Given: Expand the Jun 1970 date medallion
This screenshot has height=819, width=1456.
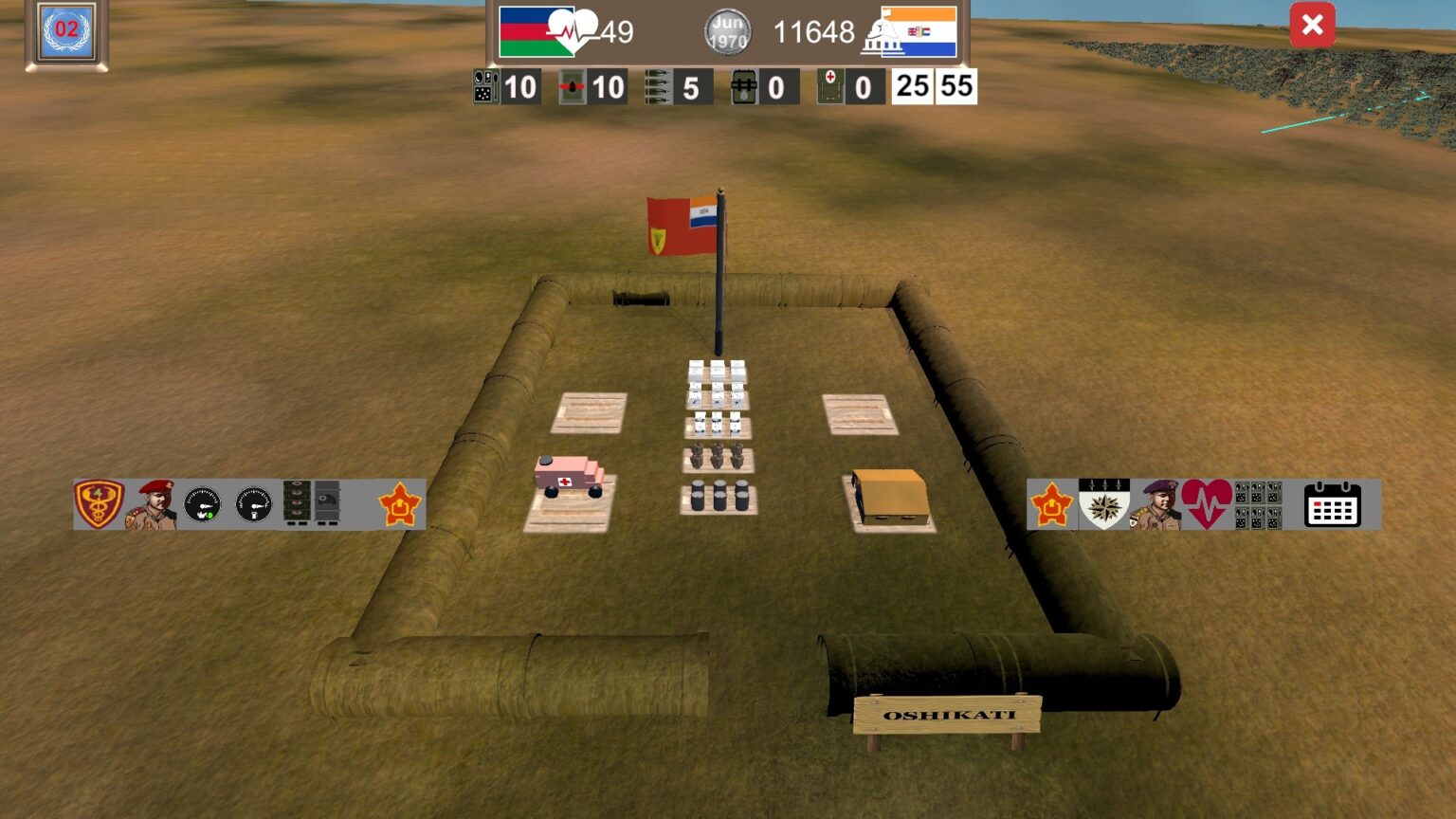Looking at the screenshot, I should (x=726, y=31).
